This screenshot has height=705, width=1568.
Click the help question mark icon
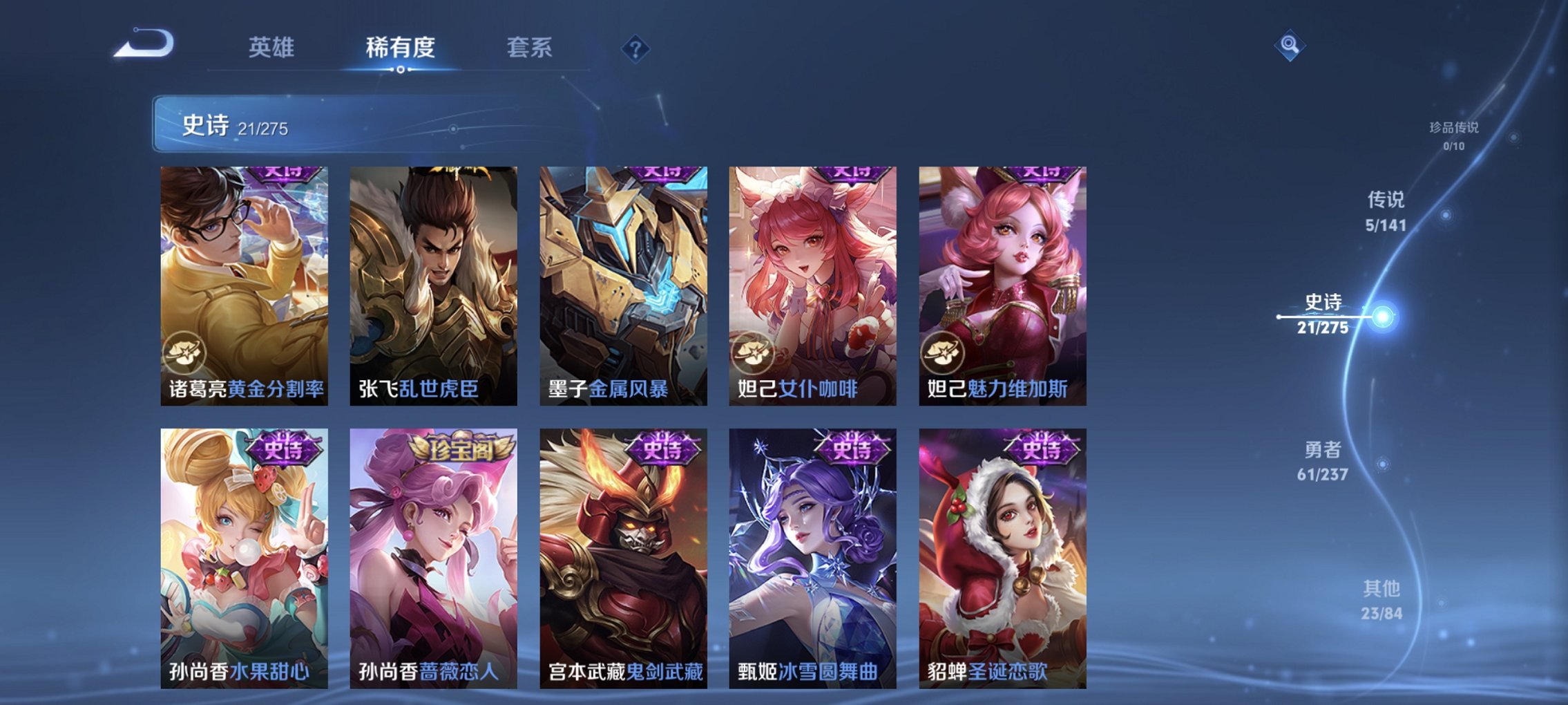[x=637, y=48]
